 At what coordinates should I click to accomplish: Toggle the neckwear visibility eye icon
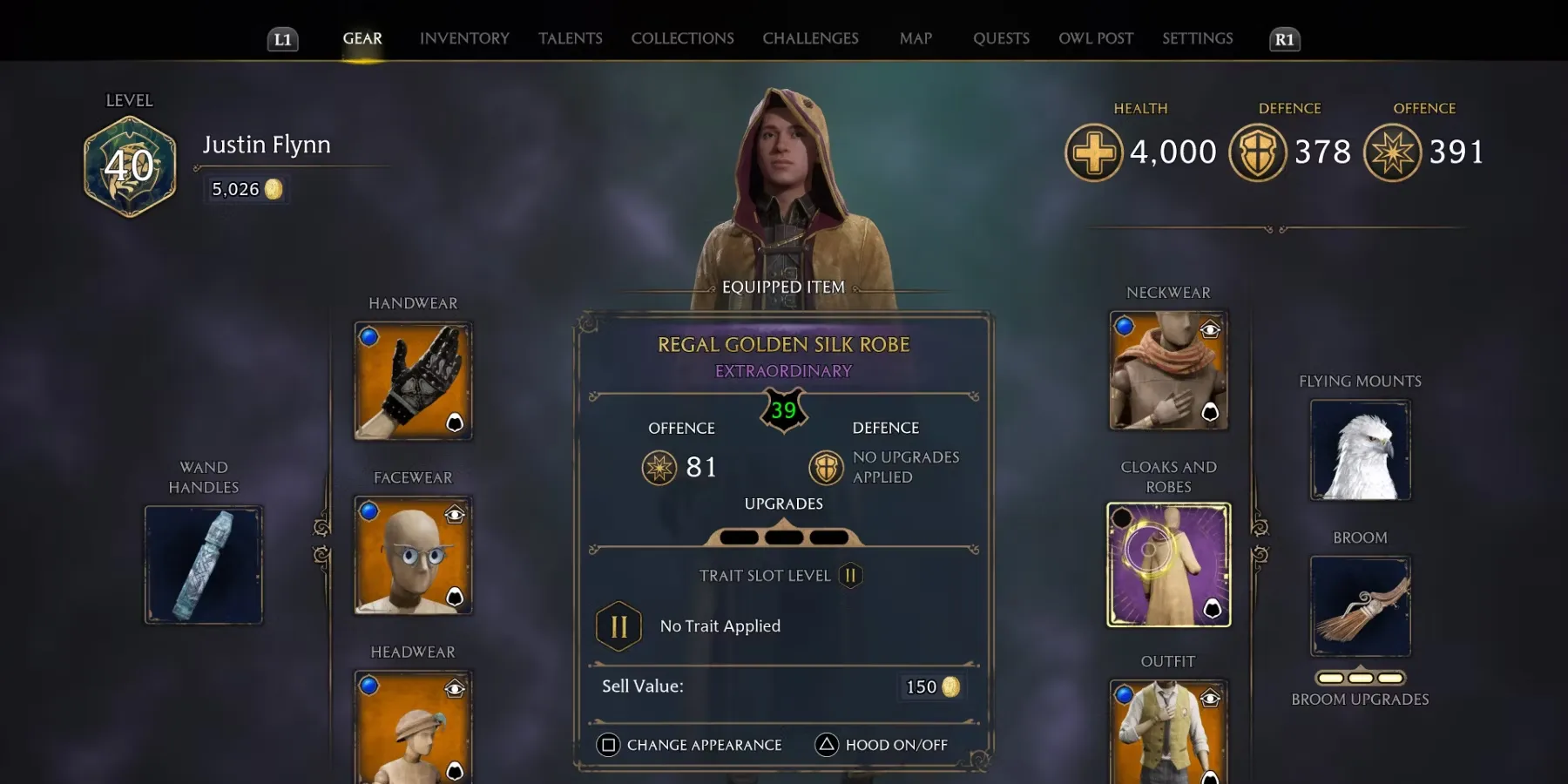coord(1210,329)
